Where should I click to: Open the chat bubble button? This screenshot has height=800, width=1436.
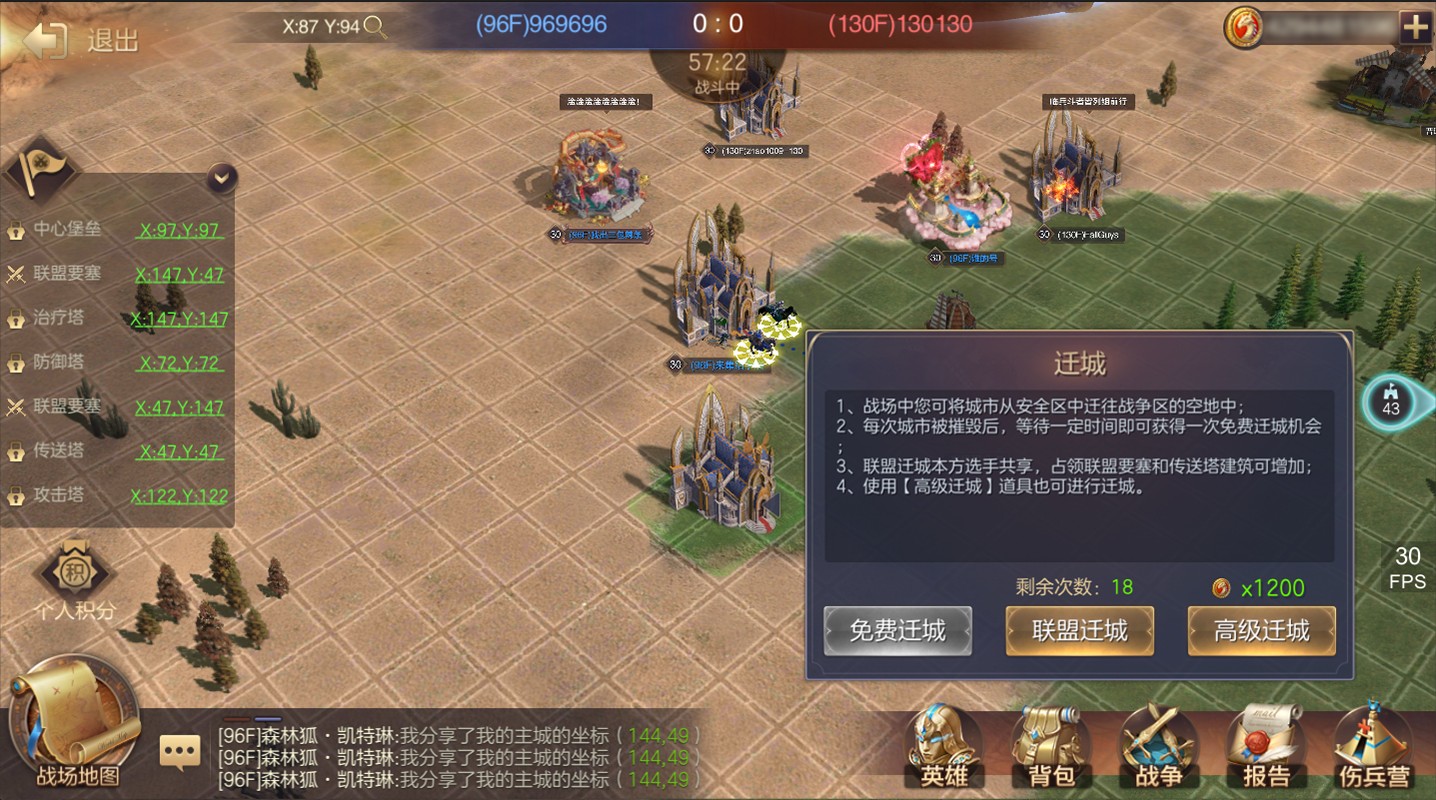click(180, 751)
